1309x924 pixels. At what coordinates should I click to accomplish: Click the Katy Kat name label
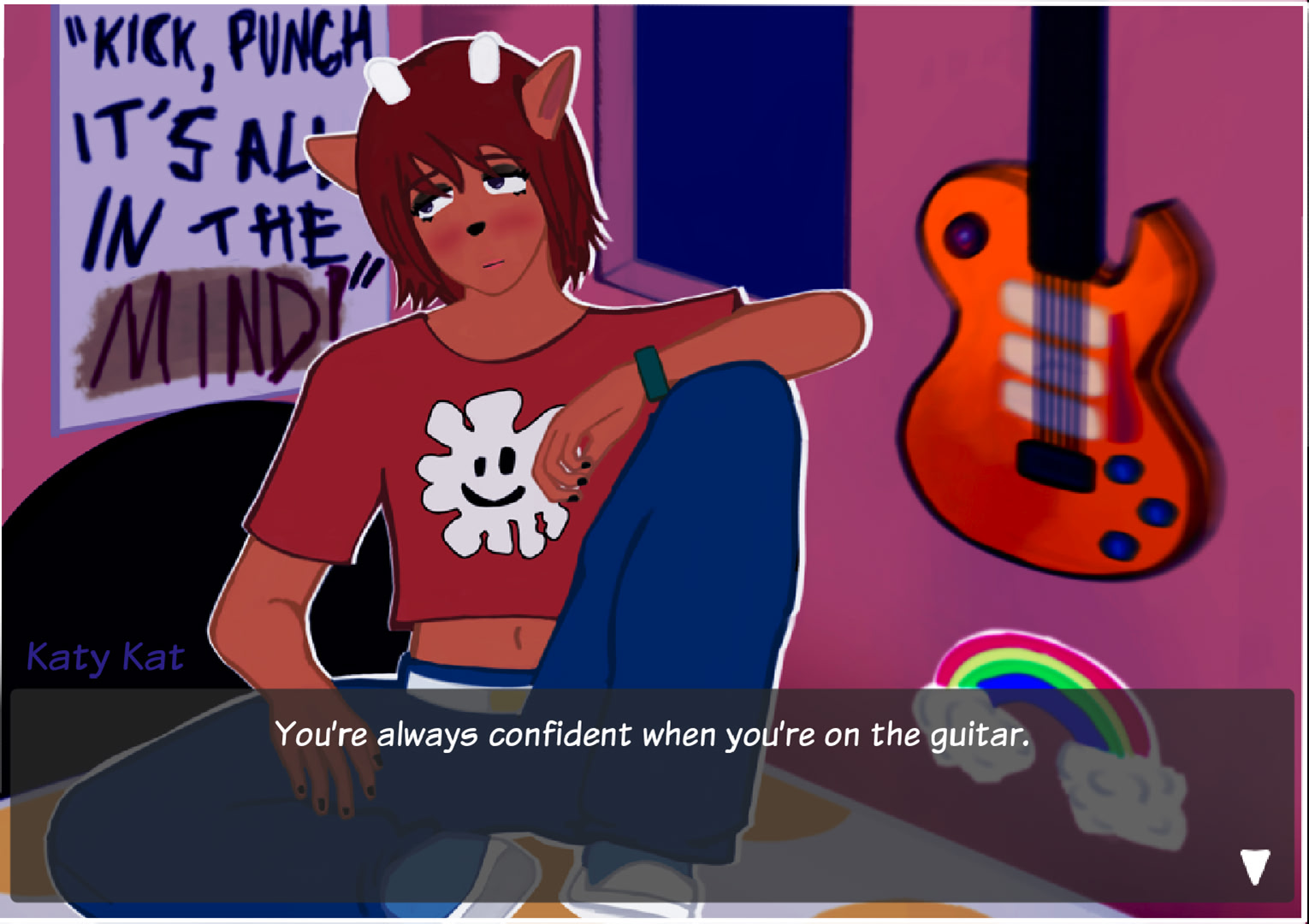(x=104, y=657)
